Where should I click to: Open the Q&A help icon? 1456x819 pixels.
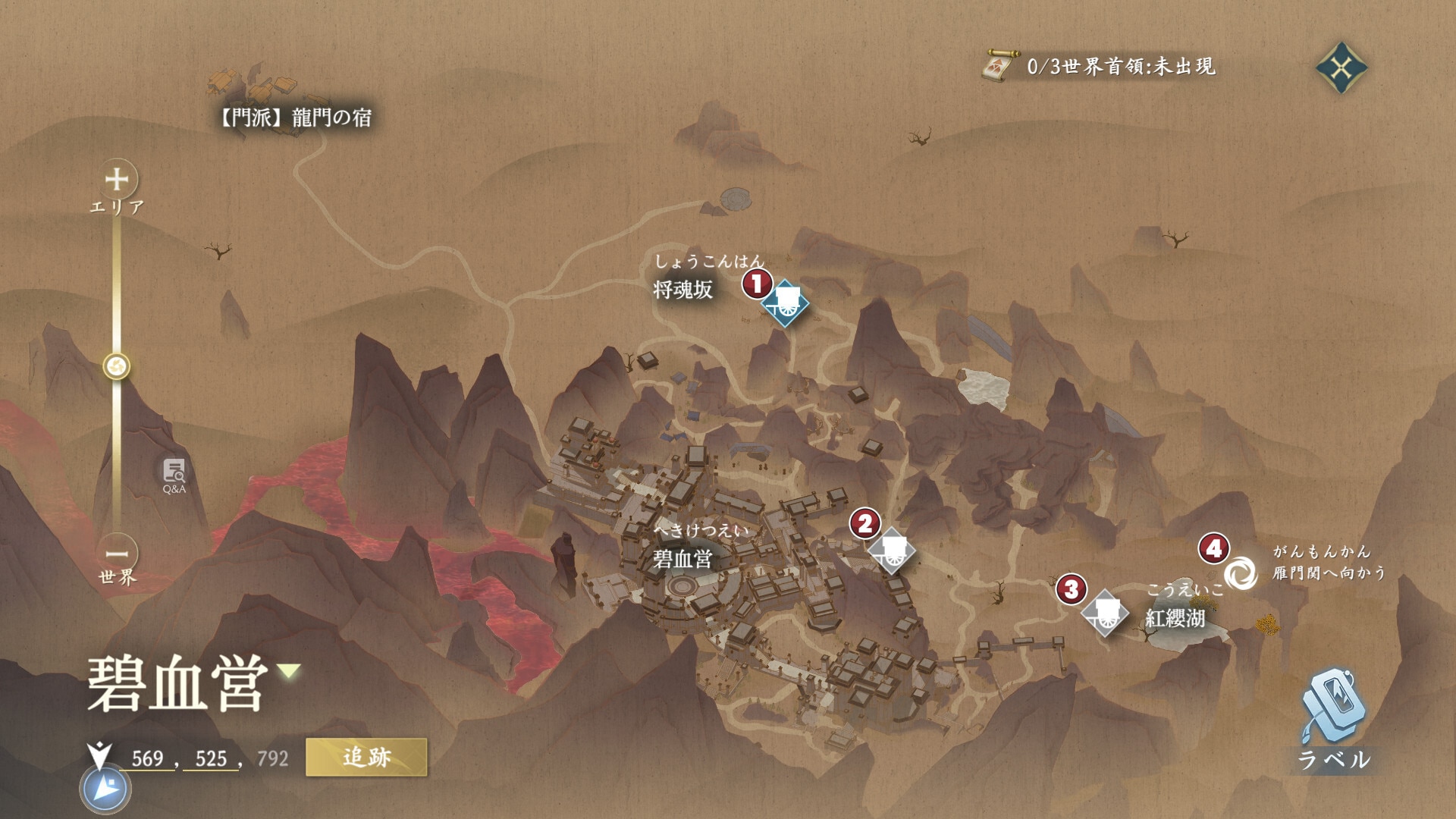click(174, 475)
